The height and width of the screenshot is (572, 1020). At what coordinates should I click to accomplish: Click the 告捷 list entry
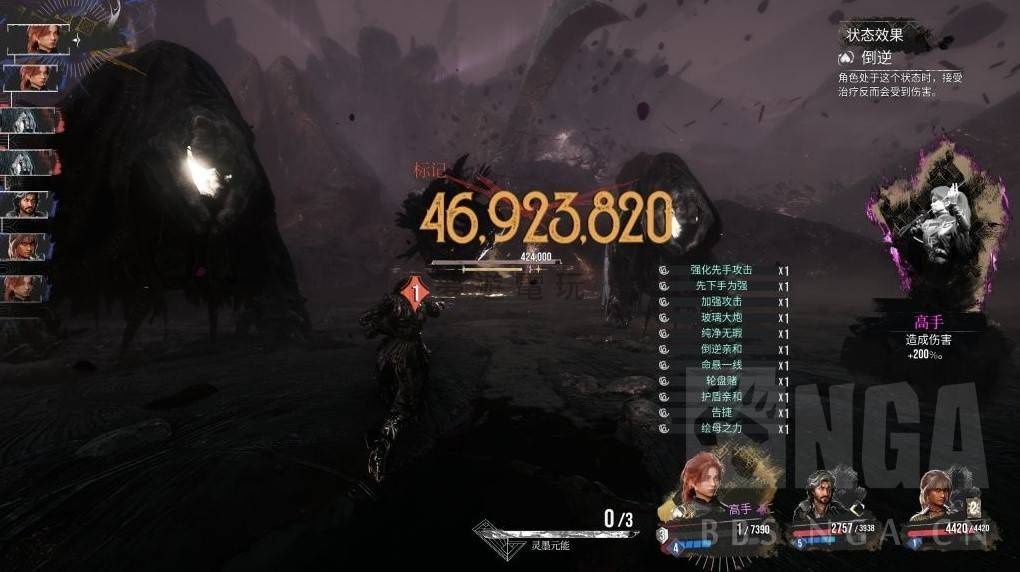[x=720, y=412]
